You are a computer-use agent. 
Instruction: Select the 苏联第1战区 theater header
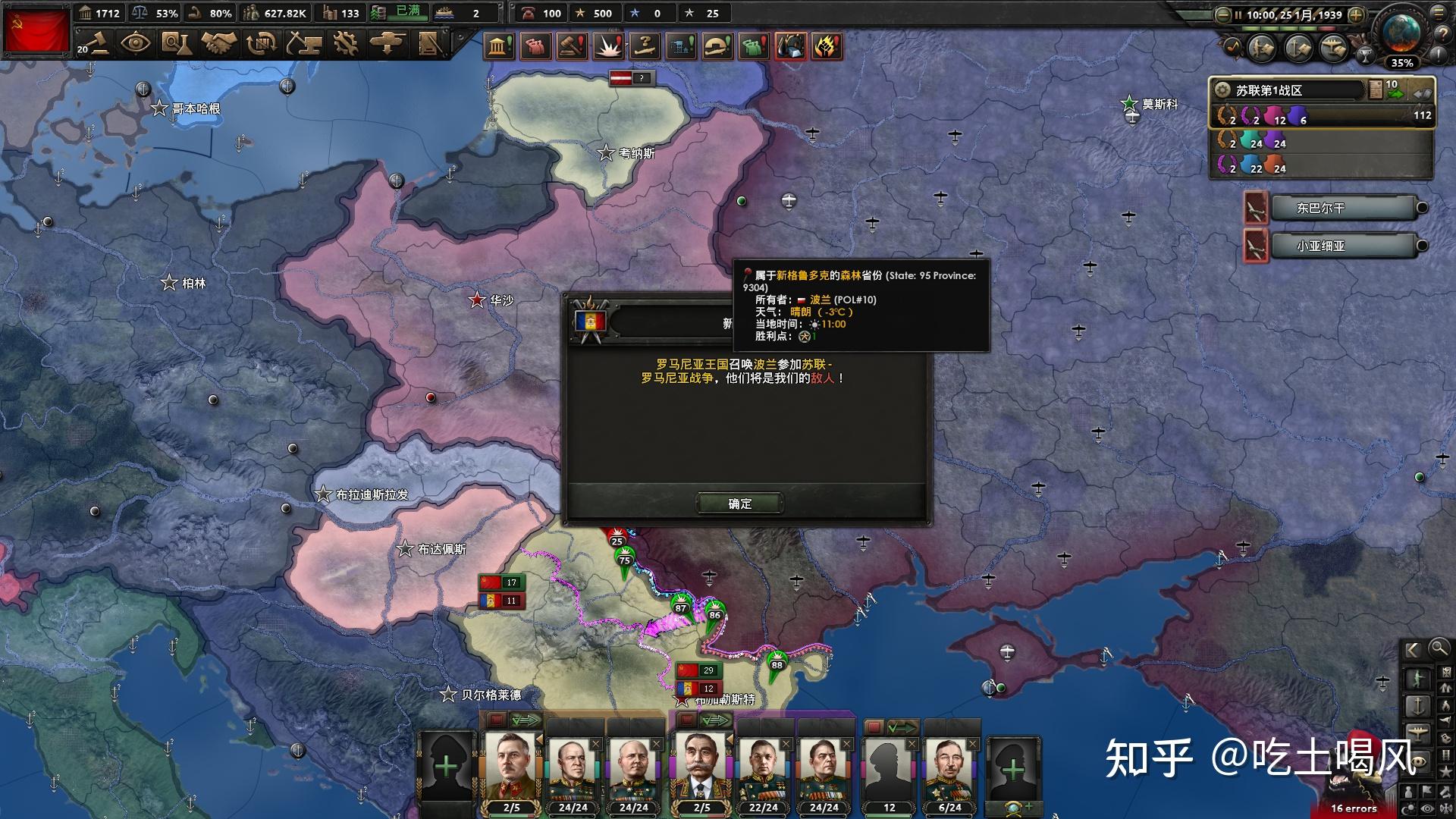click(x=1289, y=90)
